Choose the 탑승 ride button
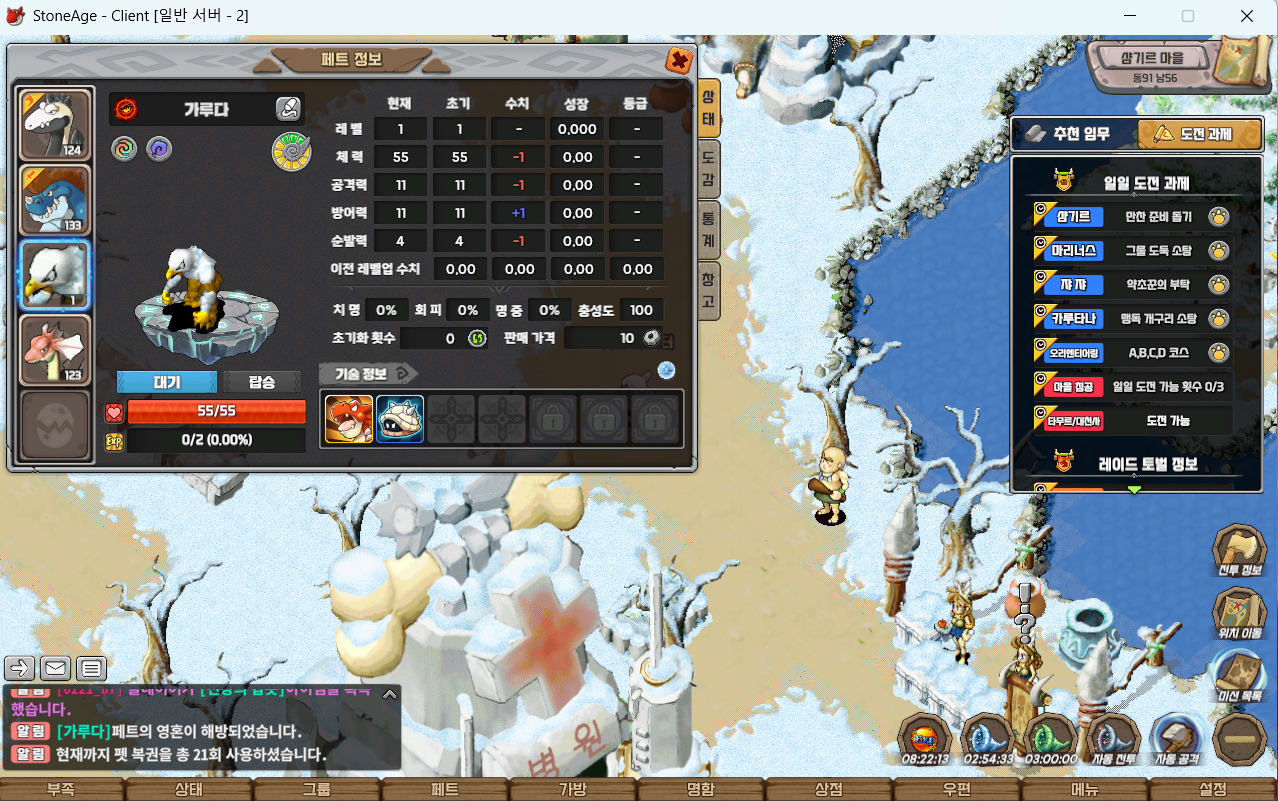Viewport: 1278px width, 801px height. pos(261,382)
